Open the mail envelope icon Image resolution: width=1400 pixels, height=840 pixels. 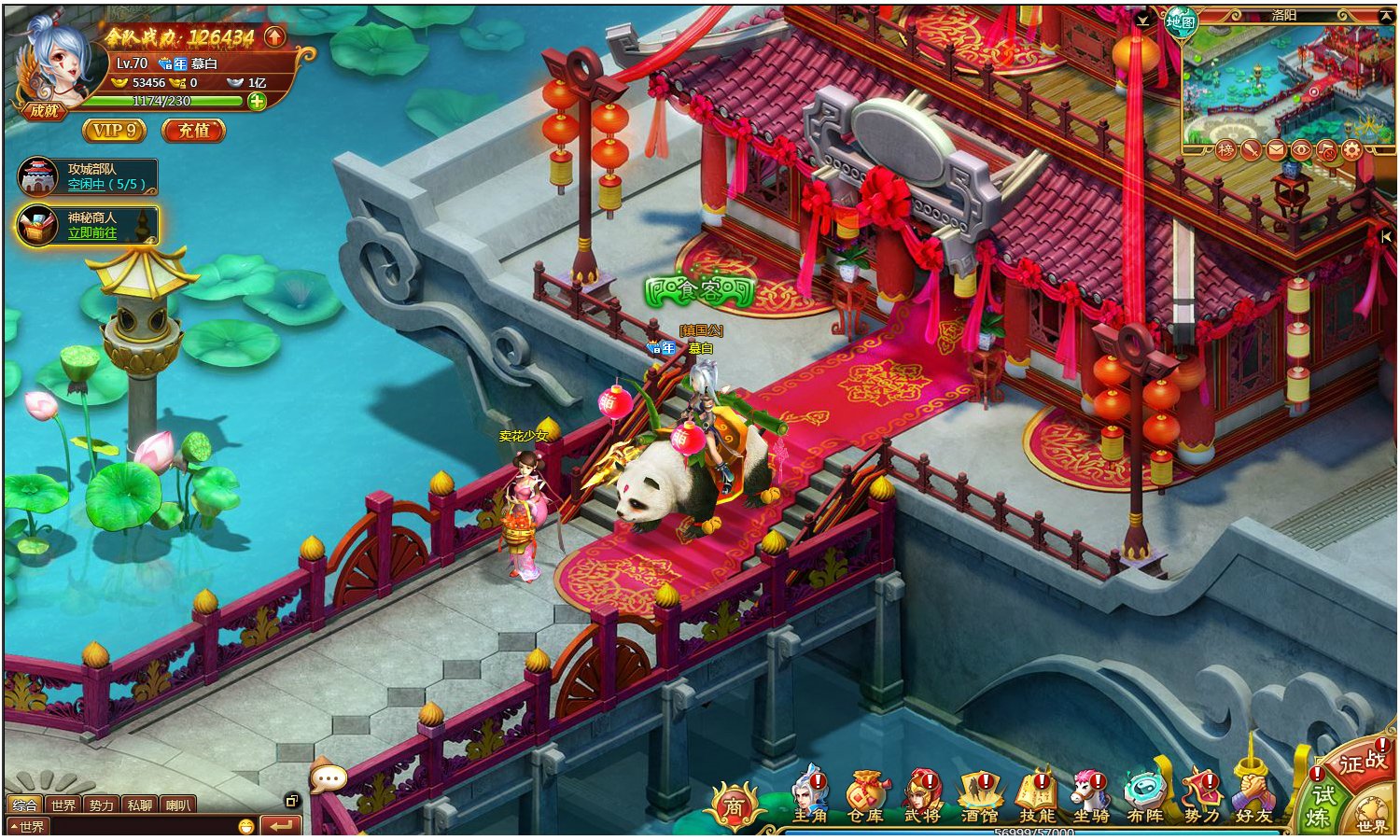(1276, 149)
